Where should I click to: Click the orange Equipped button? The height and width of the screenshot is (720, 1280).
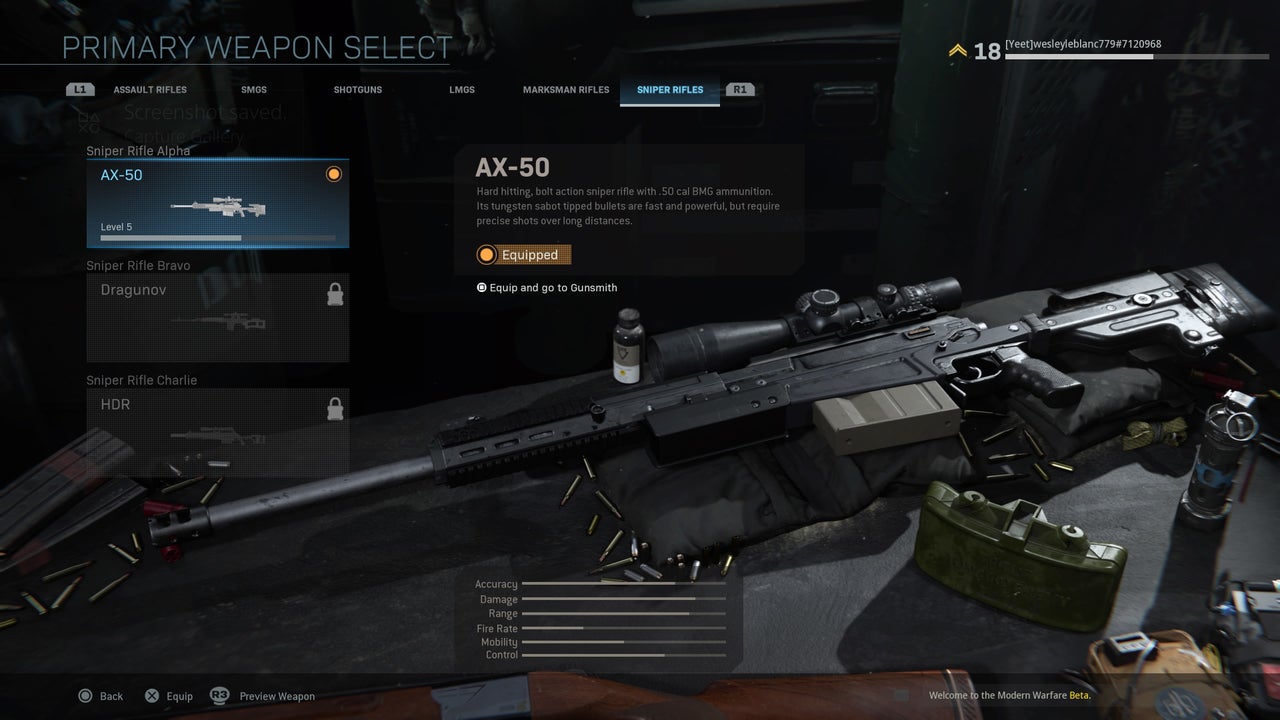[524, 255]
